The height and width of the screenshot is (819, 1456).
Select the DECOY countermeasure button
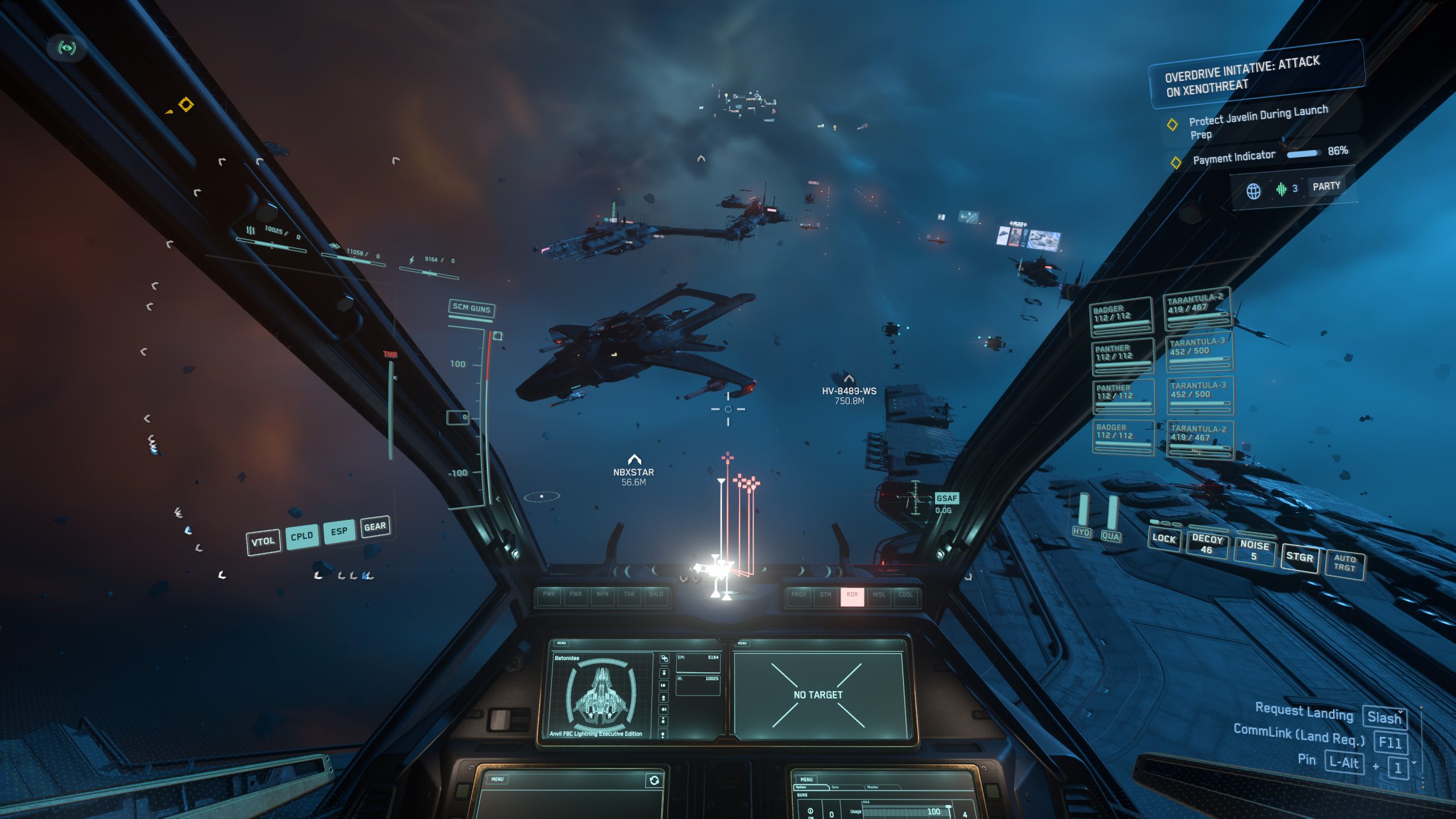(1207, 544)
